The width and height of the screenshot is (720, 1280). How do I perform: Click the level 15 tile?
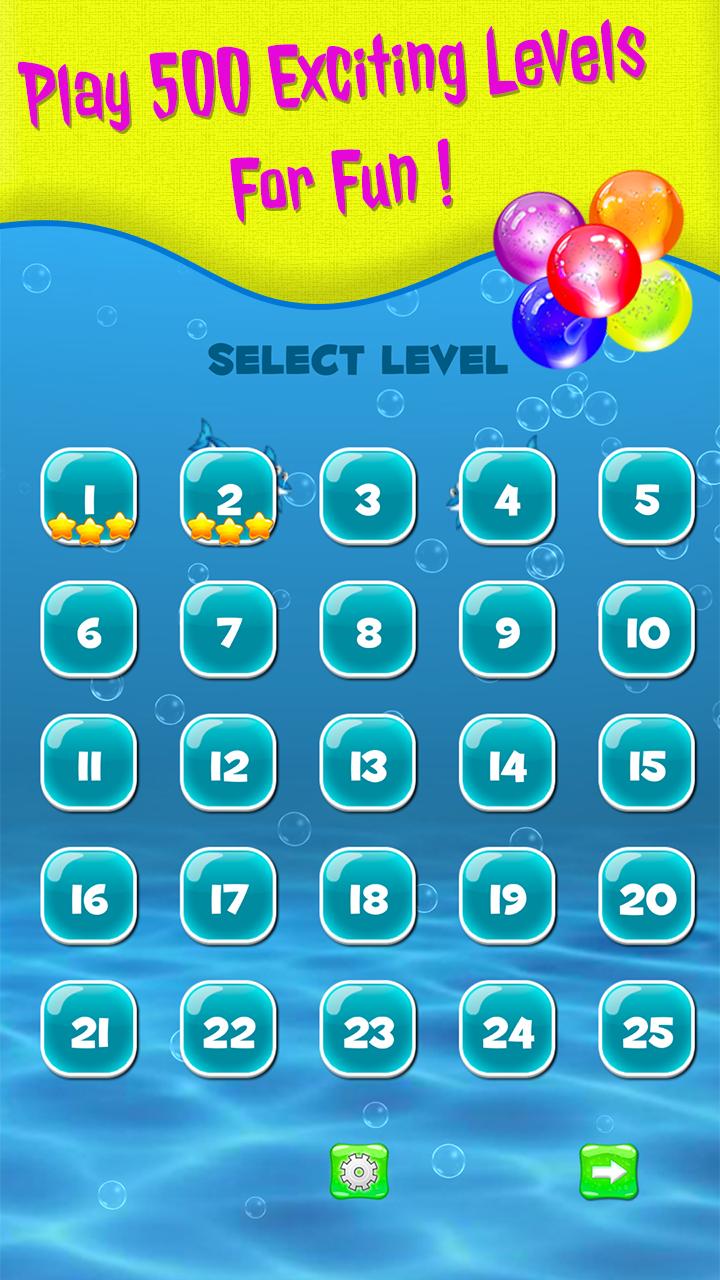point(647,764)
